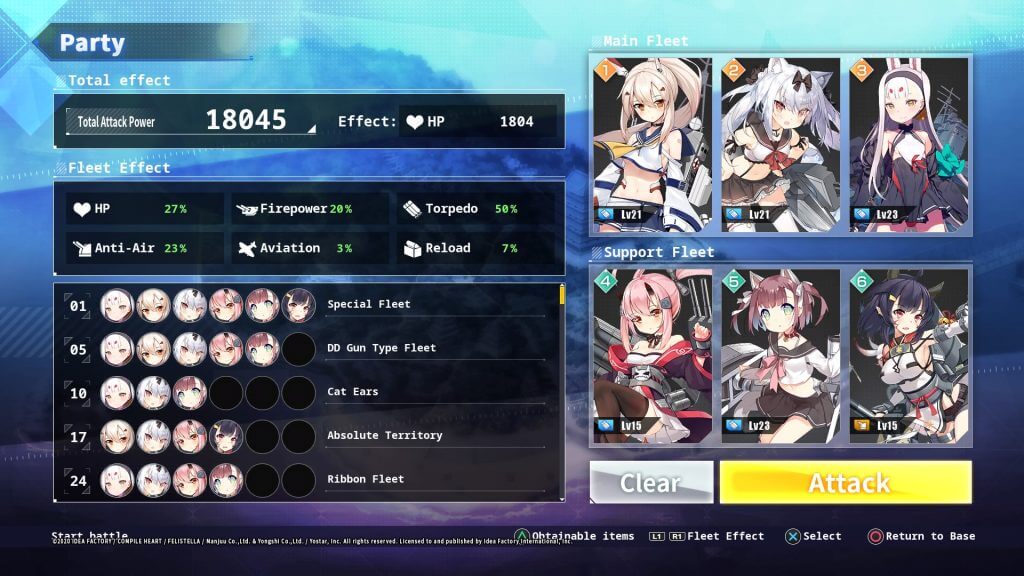Choose the cat-eared girl in slot 2

pos(781,145)
